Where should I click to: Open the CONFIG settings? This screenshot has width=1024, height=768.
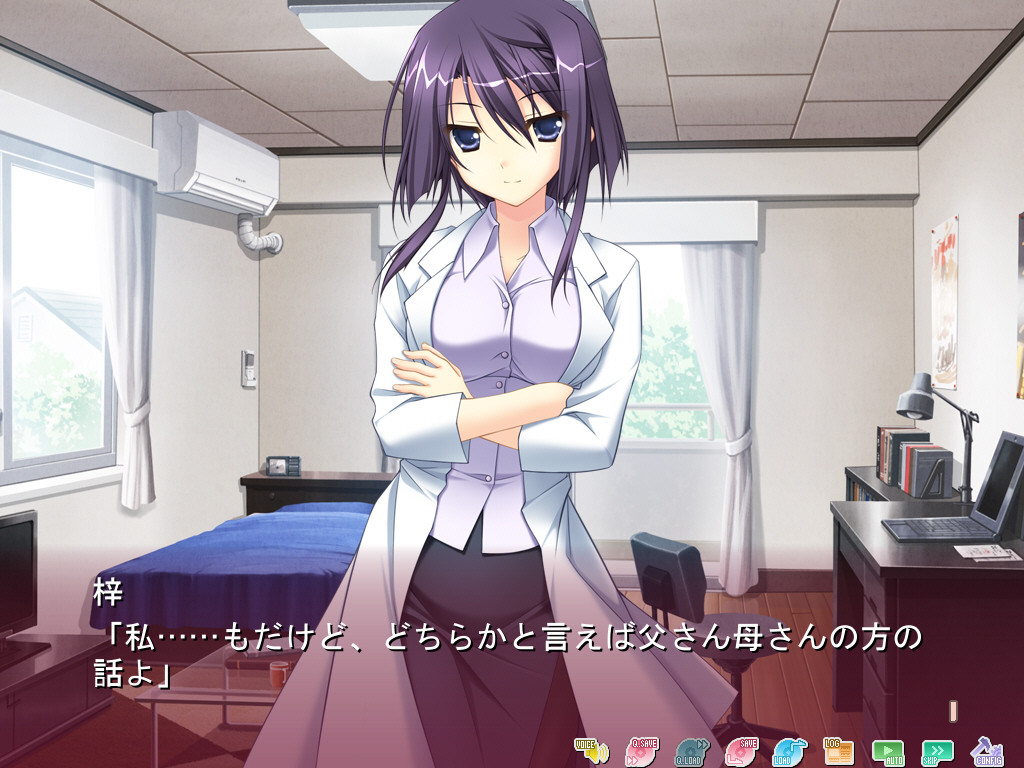(x=987, y=750)
